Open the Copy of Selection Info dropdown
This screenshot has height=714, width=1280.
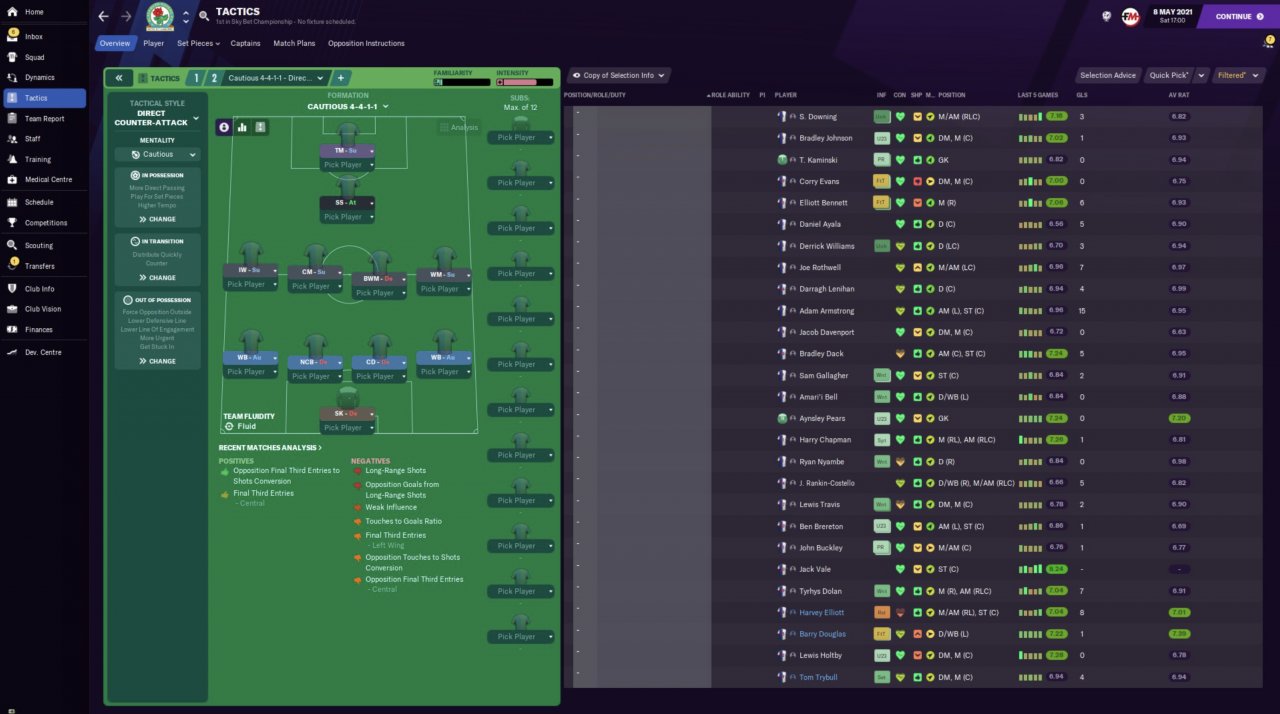(619, 75)
